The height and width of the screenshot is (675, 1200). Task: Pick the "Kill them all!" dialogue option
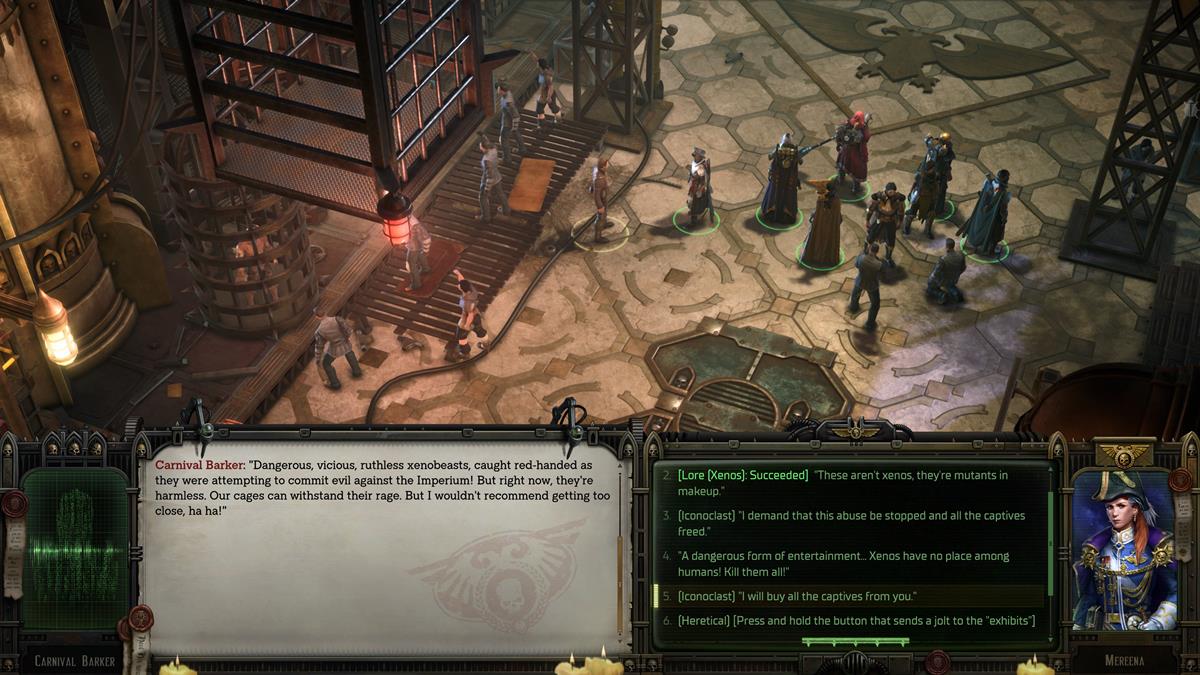pyautogui.click(x=845, y=563)
